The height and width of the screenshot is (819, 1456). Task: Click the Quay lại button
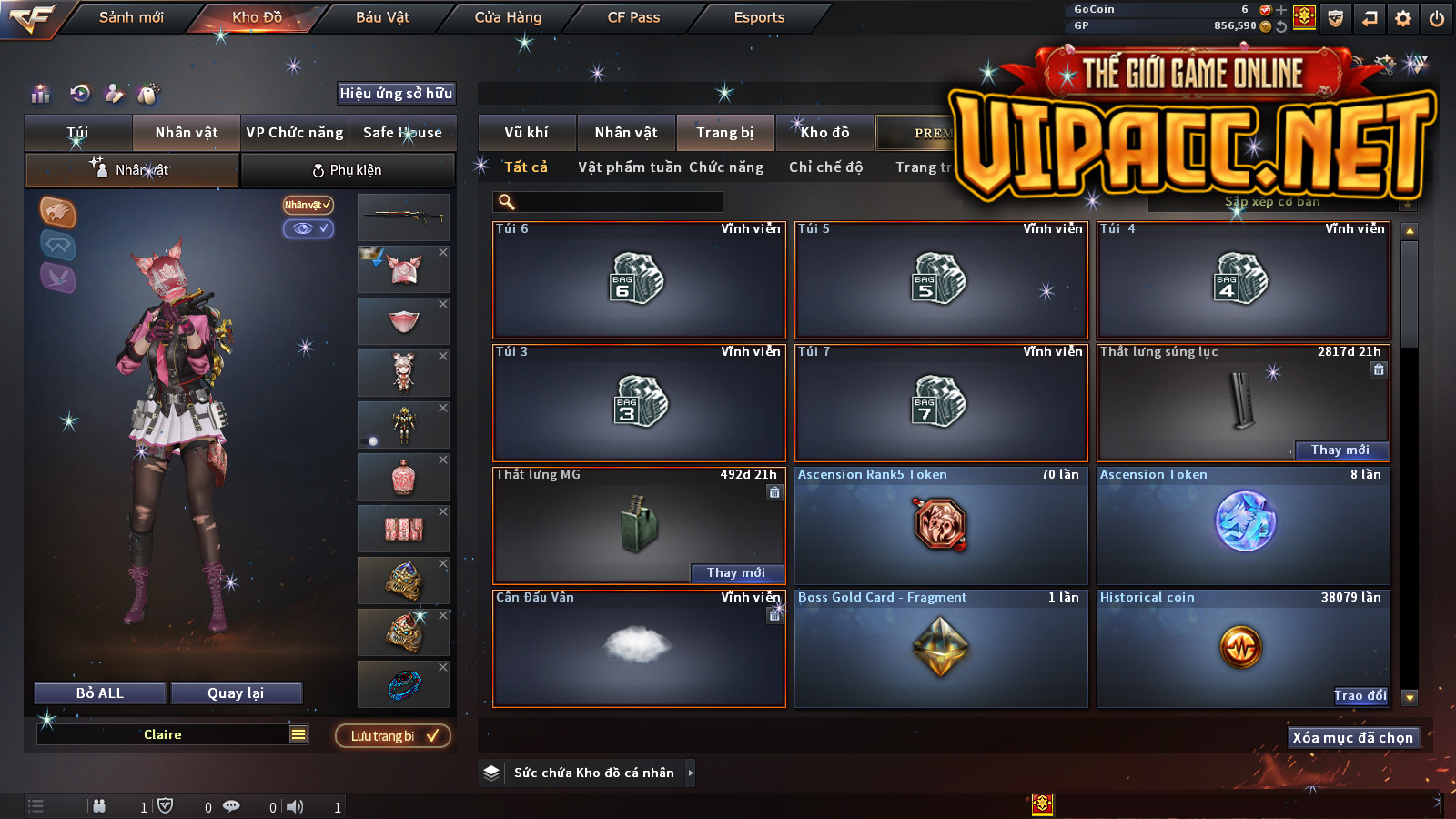[x=236, y=693]
